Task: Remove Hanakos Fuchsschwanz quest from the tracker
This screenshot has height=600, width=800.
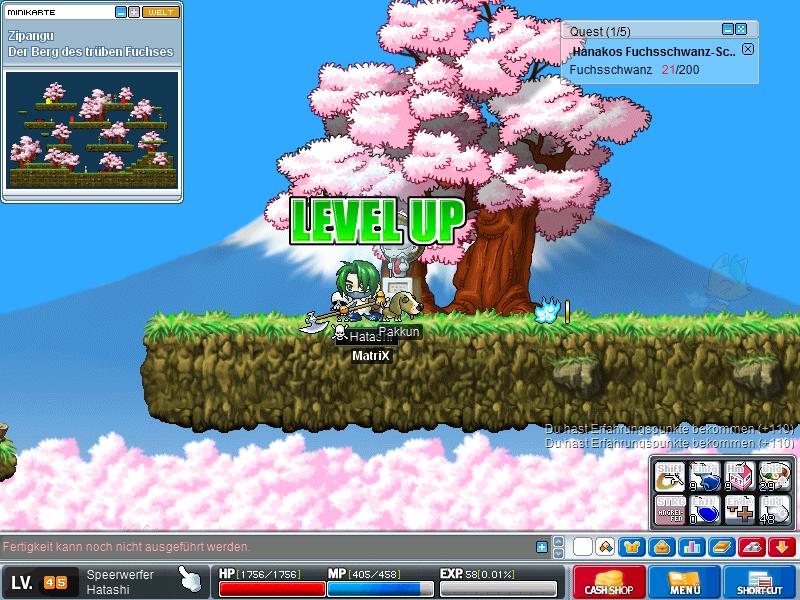Action: [748, 50]
